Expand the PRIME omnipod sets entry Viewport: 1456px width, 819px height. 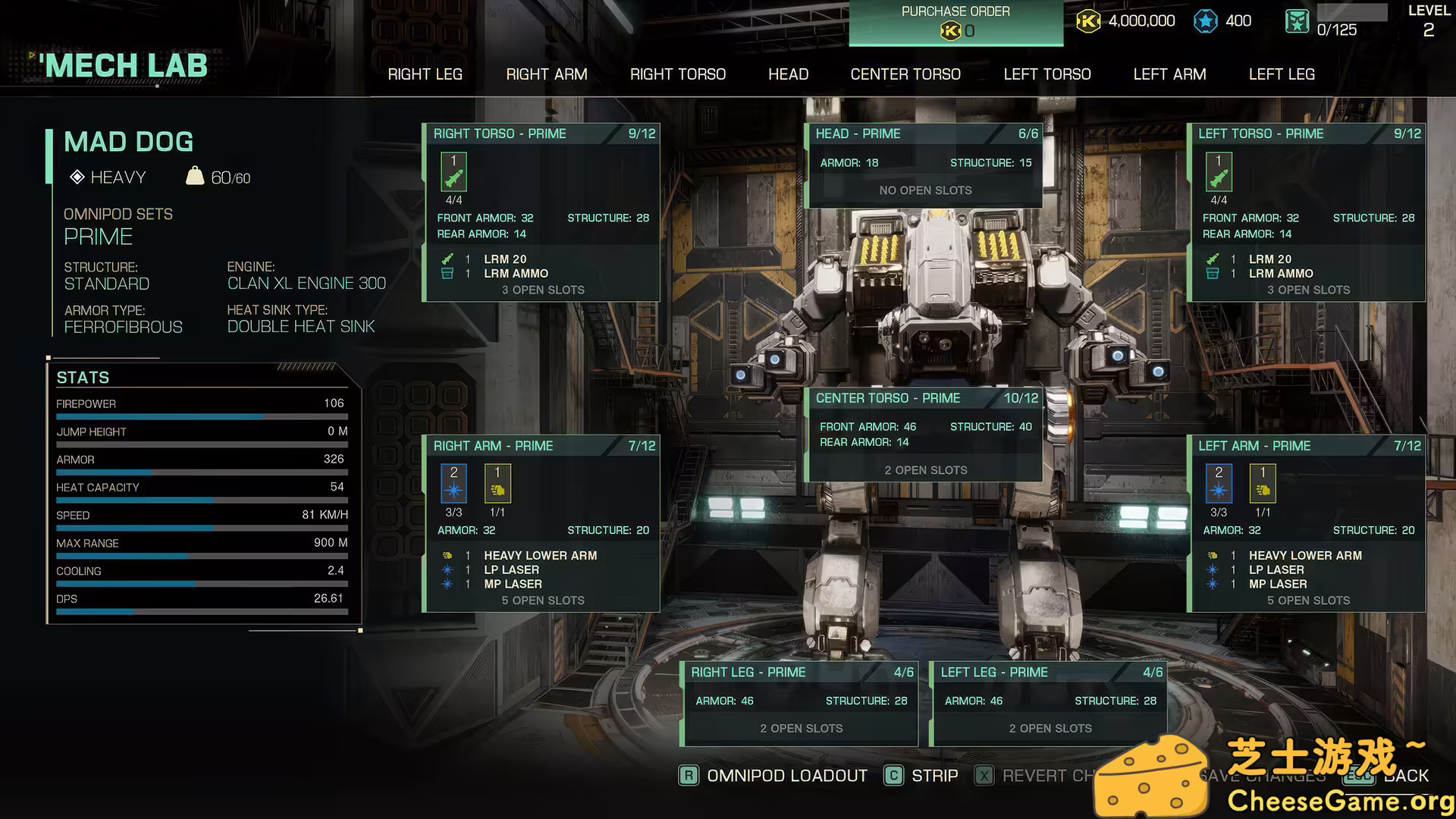(x=99, y=236)
